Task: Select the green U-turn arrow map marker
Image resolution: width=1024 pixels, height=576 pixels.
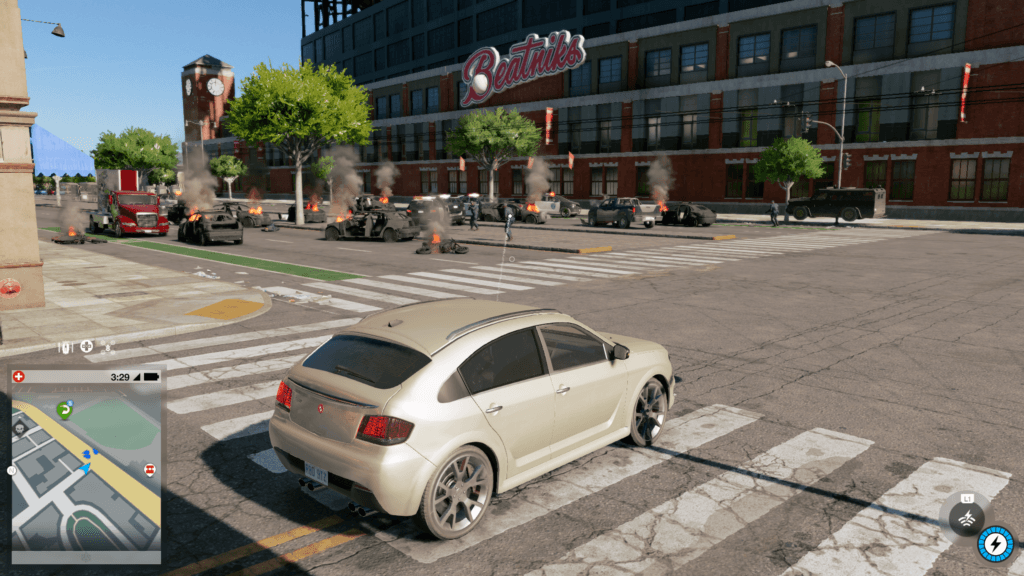Action: click(64, 409)
